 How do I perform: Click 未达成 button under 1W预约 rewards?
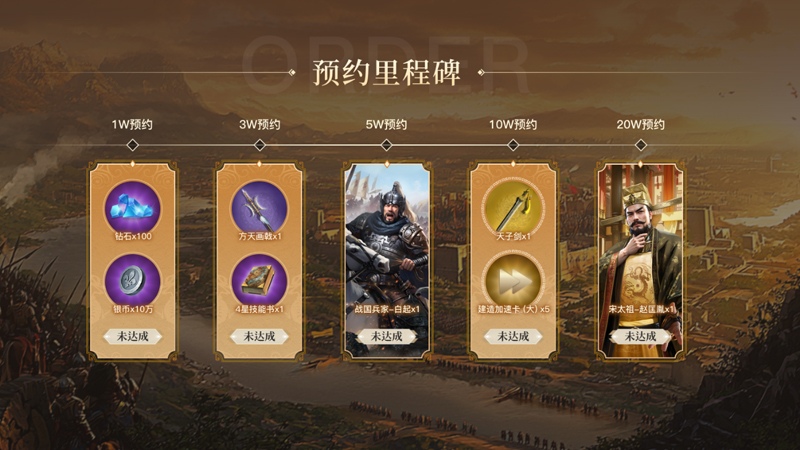(132, 336)
